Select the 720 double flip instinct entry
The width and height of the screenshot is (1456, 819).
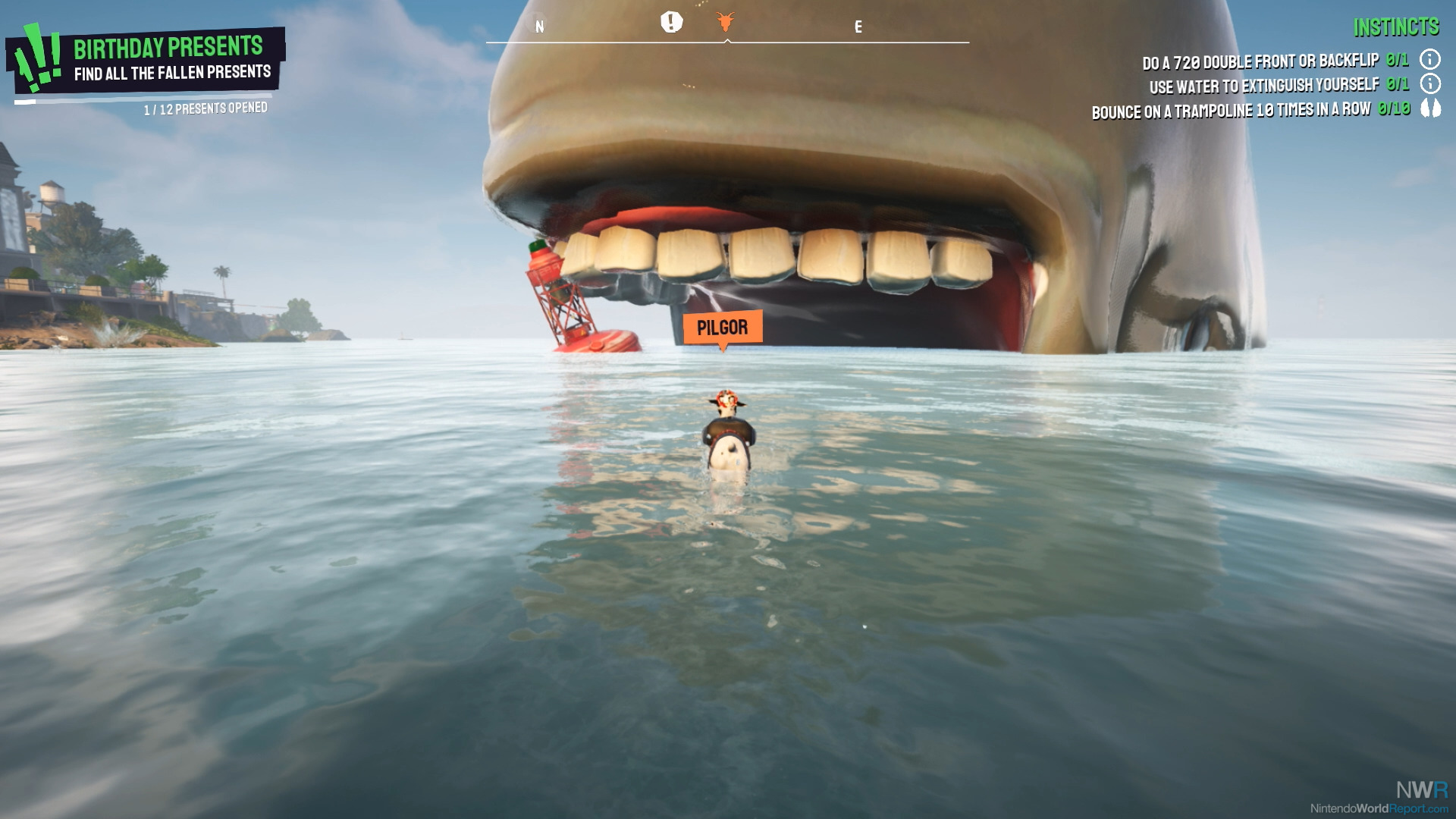1260,61
